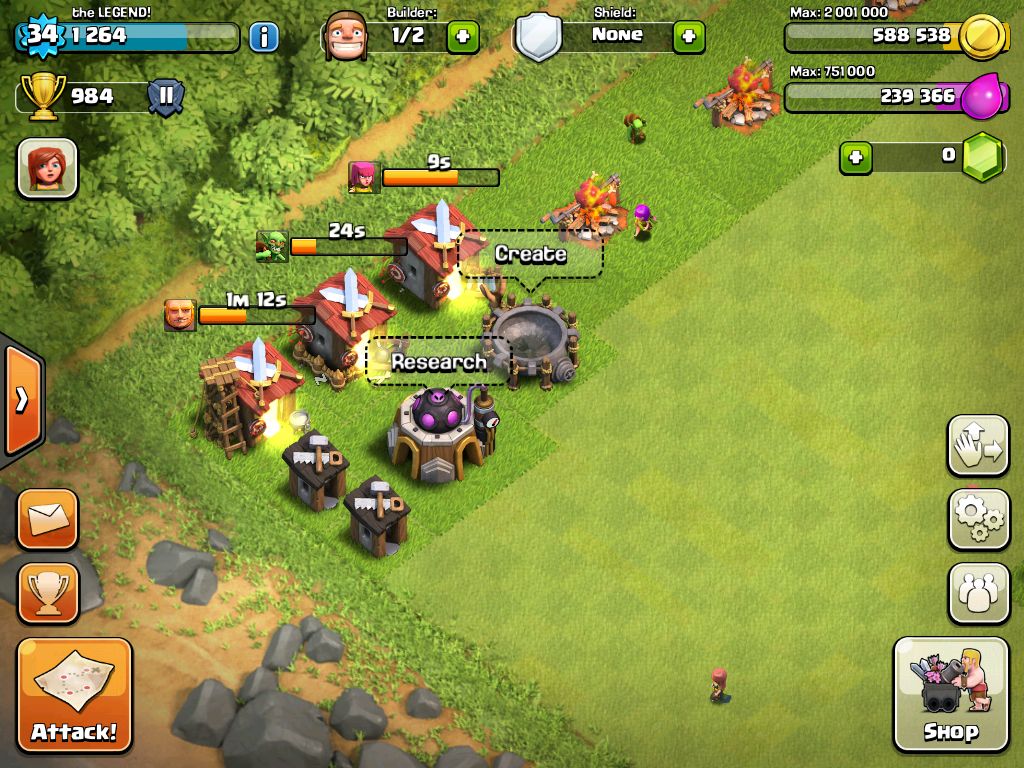Buy gems with the green plus button
Screen dimensions: 1024x768
[x=855, y=157]
